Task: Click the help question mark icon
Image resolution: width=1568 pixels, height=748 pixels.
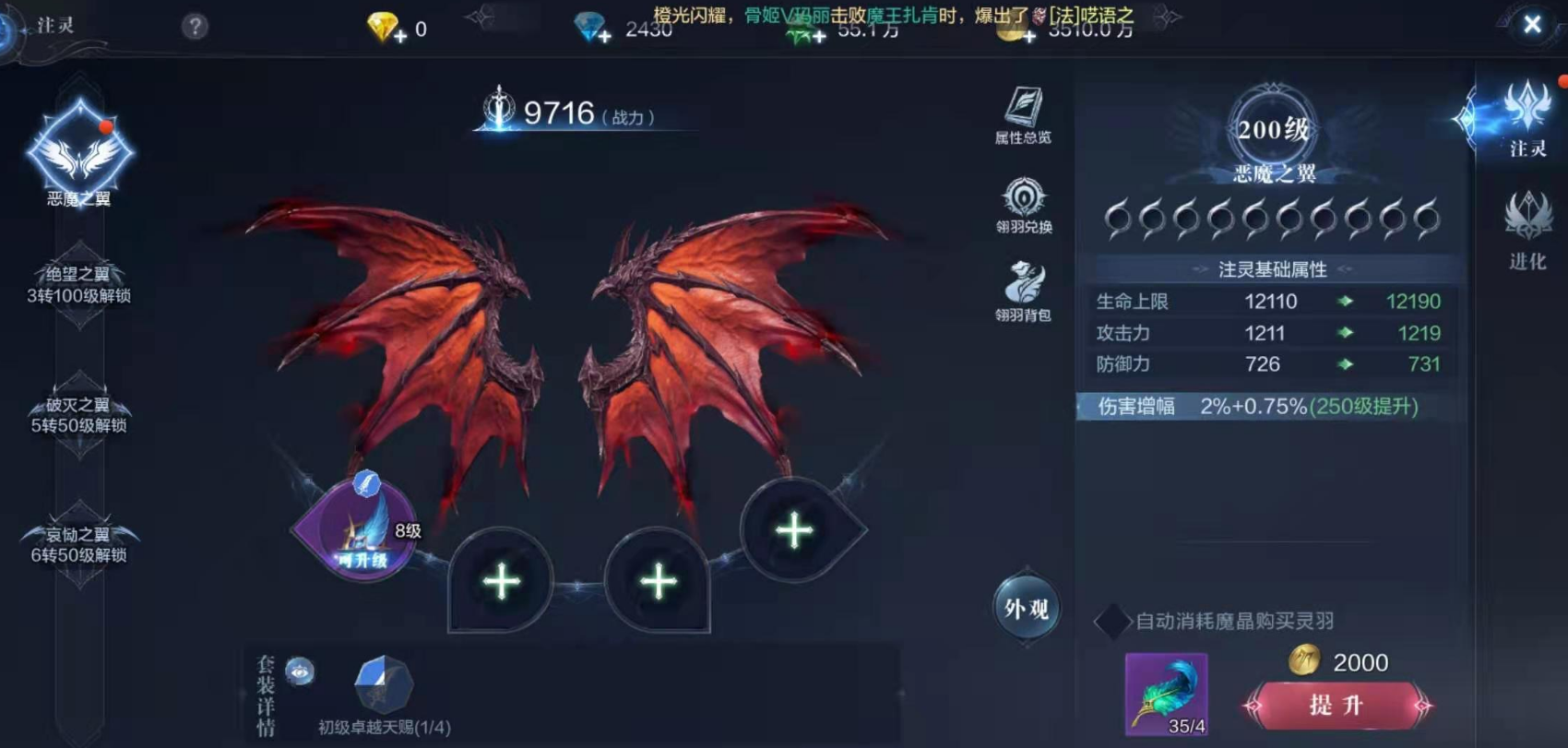Action: point(196,25)
